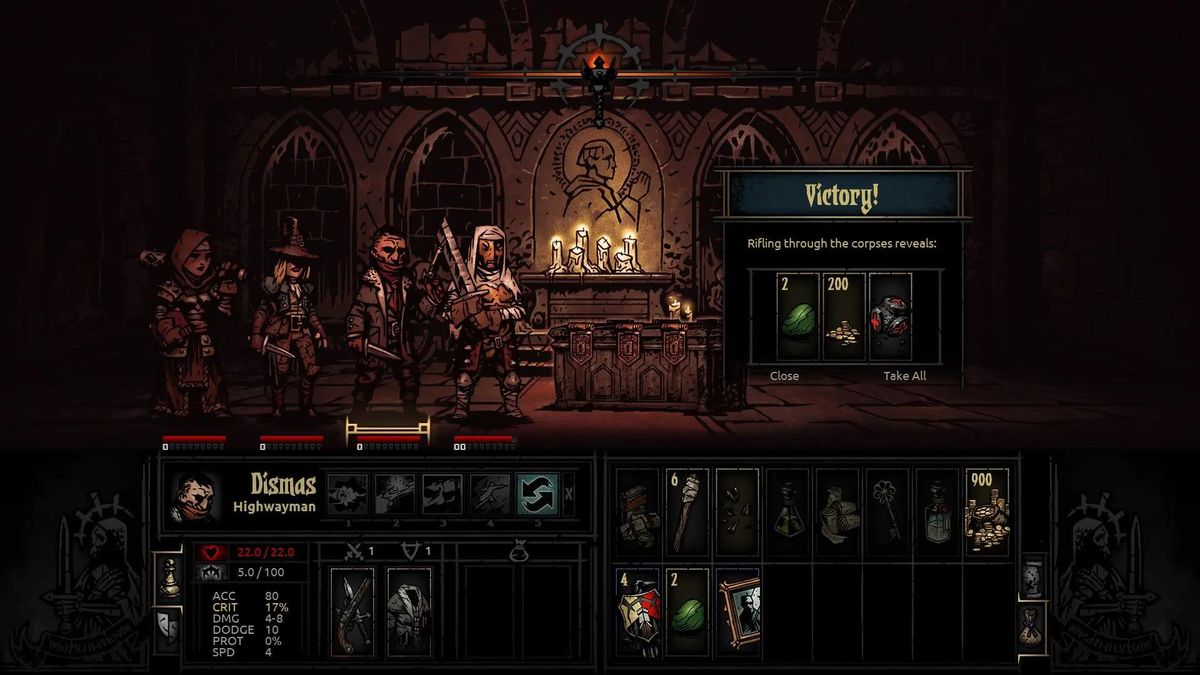Pick up the 200 gold loot stack
The image size is (1200, 675).
pos(844,315)
